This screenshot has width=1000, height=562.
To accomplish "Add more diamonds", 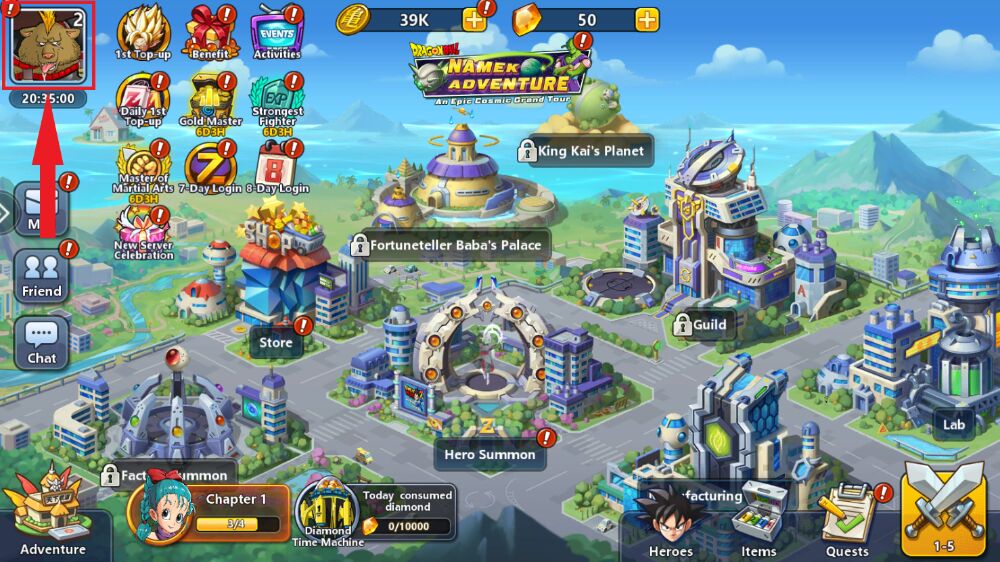I will tap(647, 20).
